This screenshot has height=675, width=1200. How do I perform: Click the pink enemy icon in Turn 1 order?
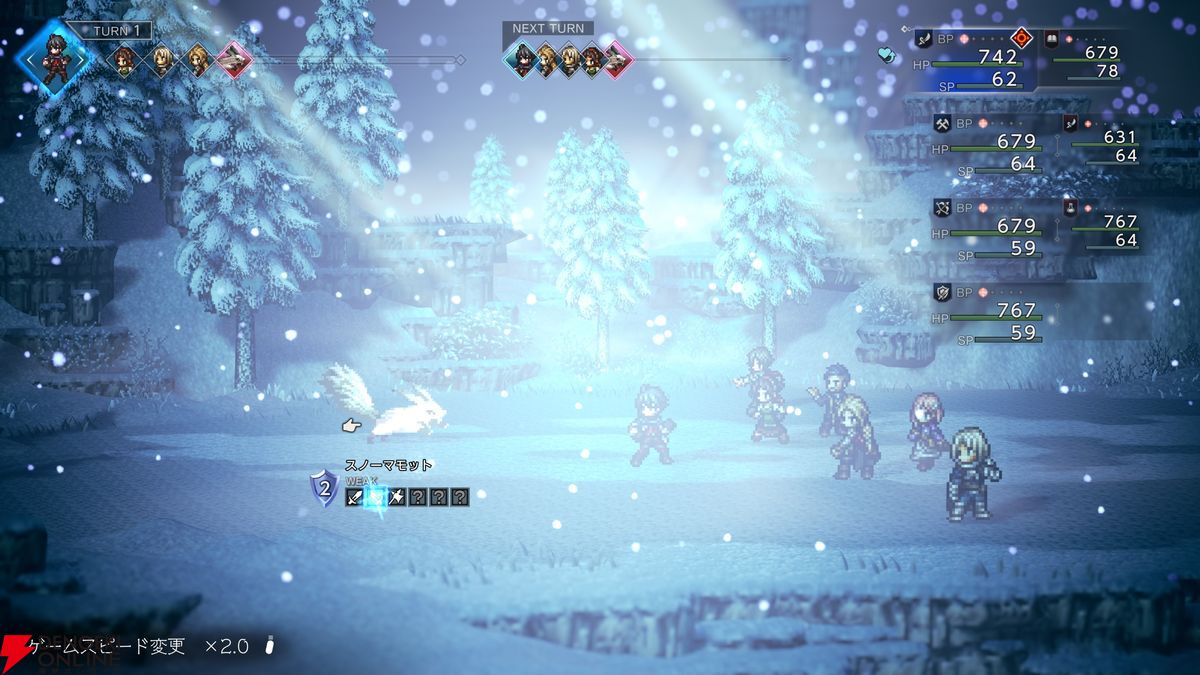pyautogui.click(x=234, y=60)
